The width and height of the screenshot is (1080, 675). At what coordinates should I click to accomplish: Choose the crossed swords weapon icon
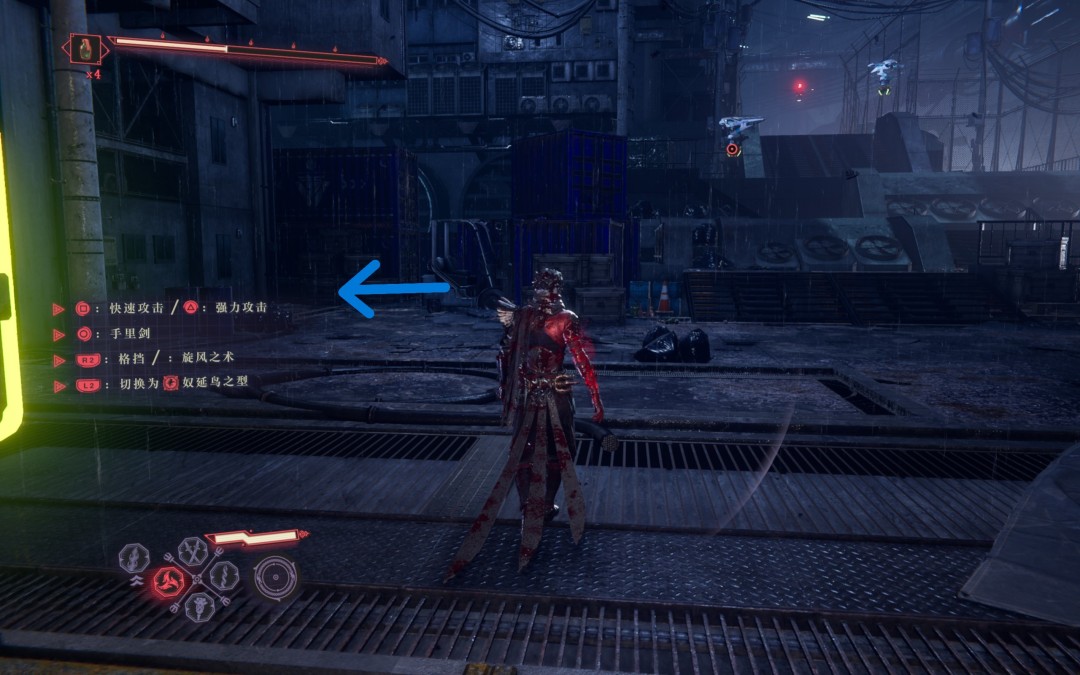coord(193,551)
